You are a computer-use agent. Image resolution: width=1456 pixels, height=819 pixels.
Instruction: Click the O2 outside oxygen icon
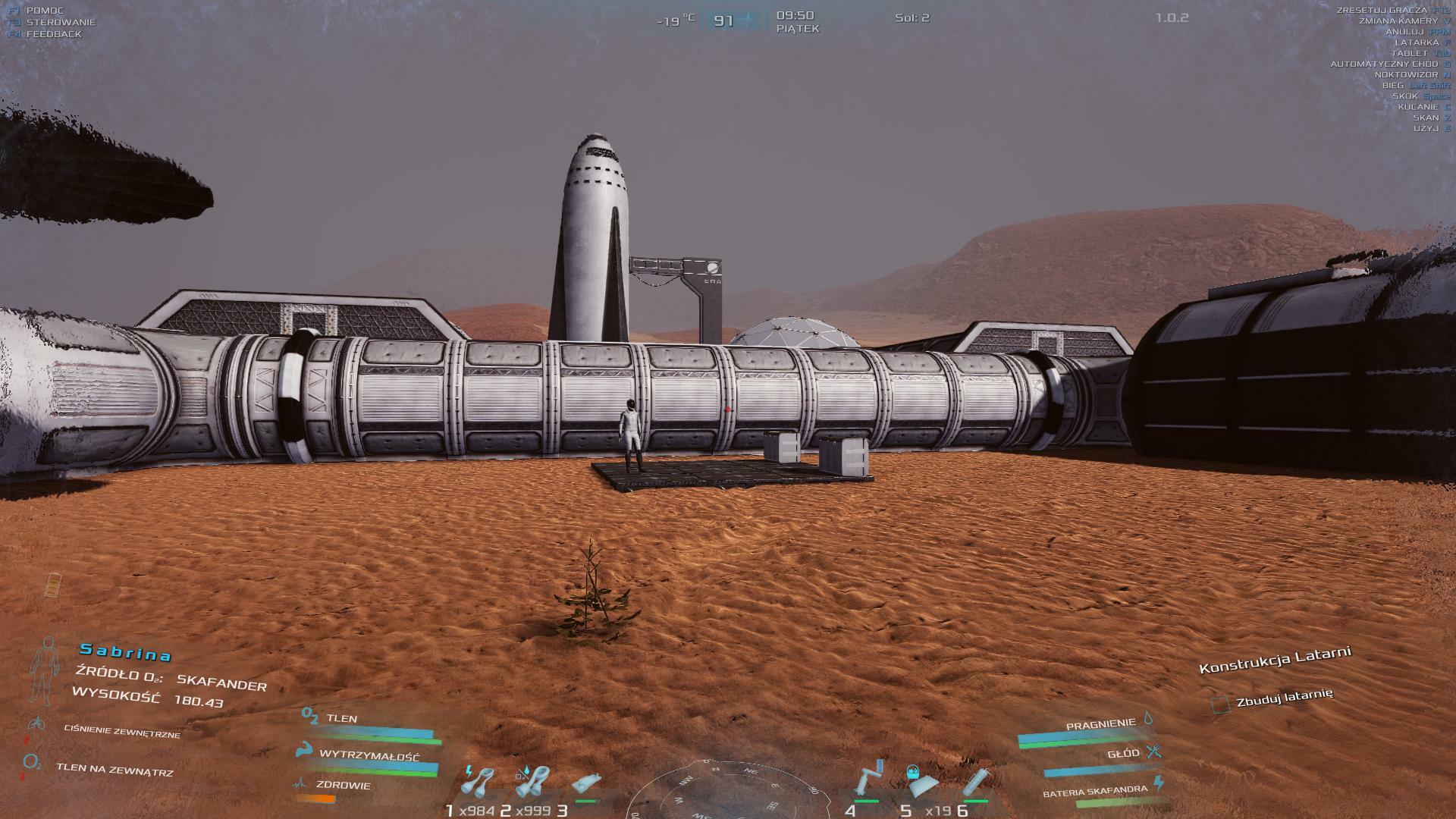click(32, 762)
